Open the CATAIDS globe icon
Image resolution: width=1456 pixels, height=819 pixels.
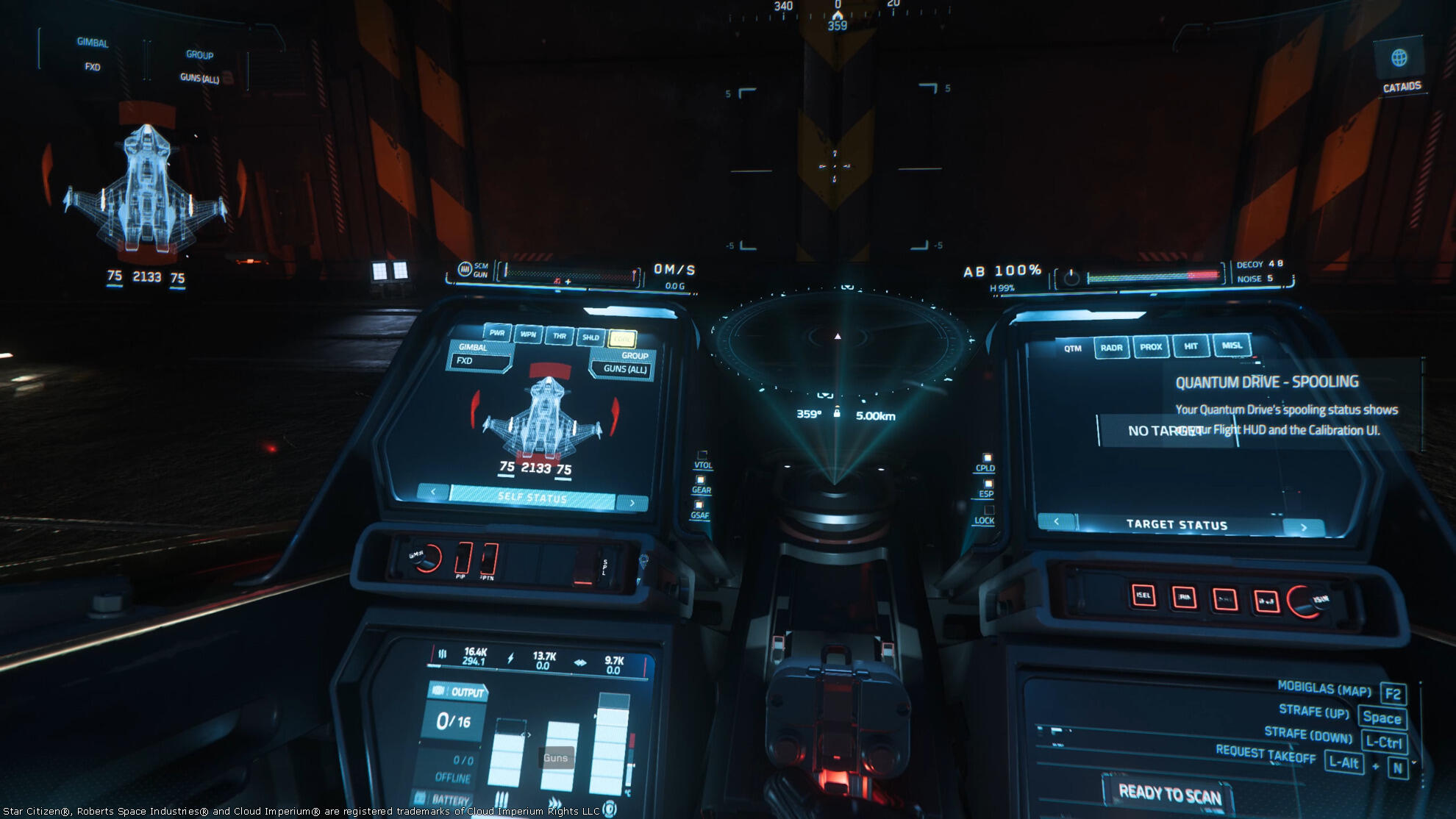(1399, 58)
